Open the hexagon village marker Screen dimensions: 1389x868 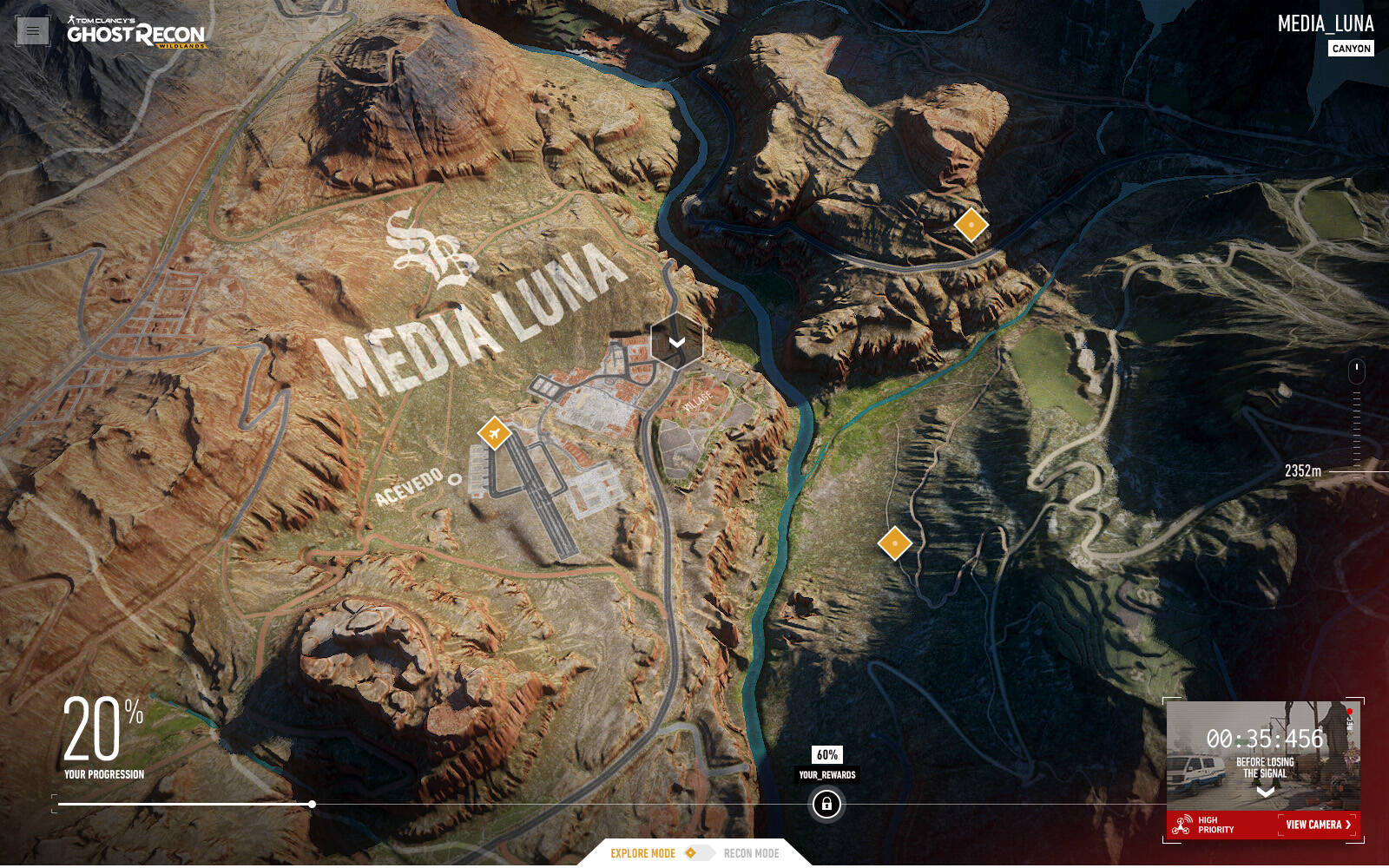tap(676, 341)
